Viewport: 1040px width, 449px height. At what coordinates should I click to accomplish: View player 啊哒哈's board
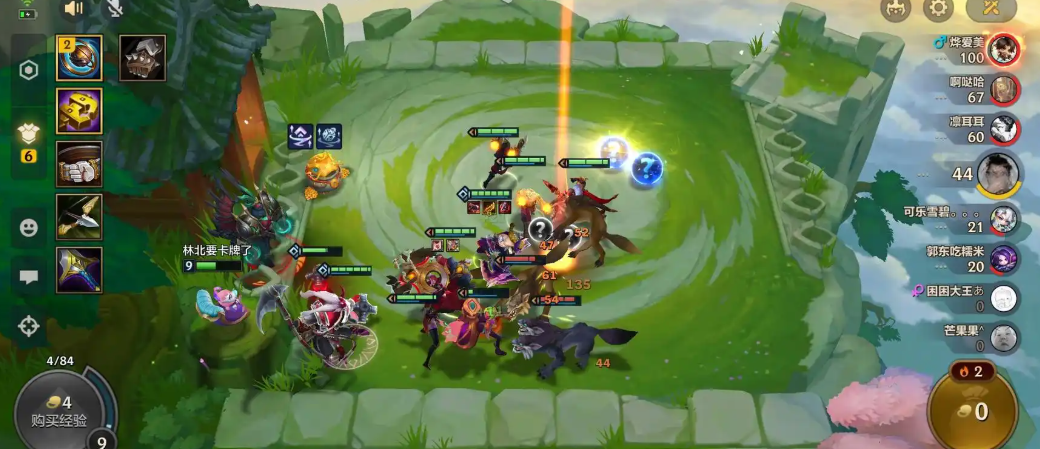click(x=1005, y=90)
